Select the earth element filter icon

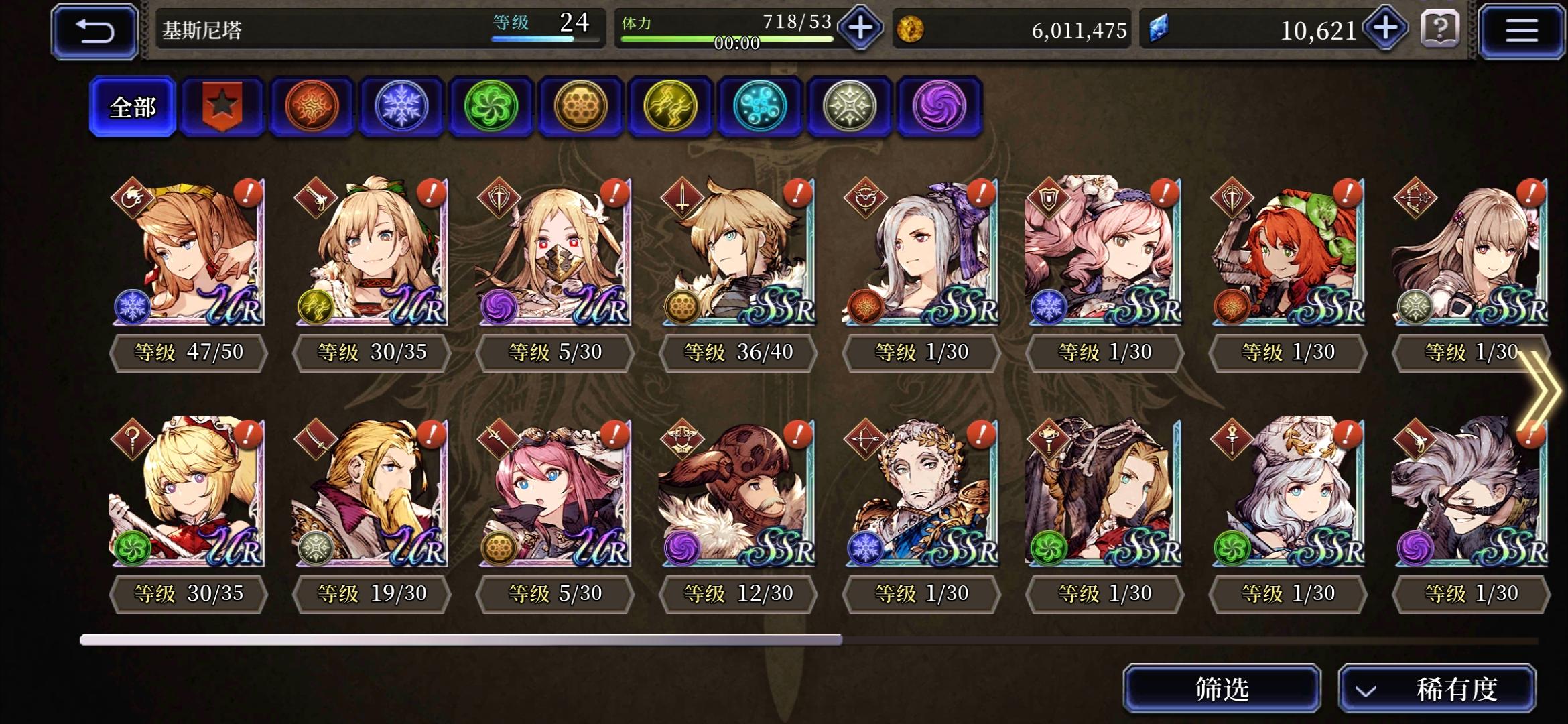click(580, 106)
